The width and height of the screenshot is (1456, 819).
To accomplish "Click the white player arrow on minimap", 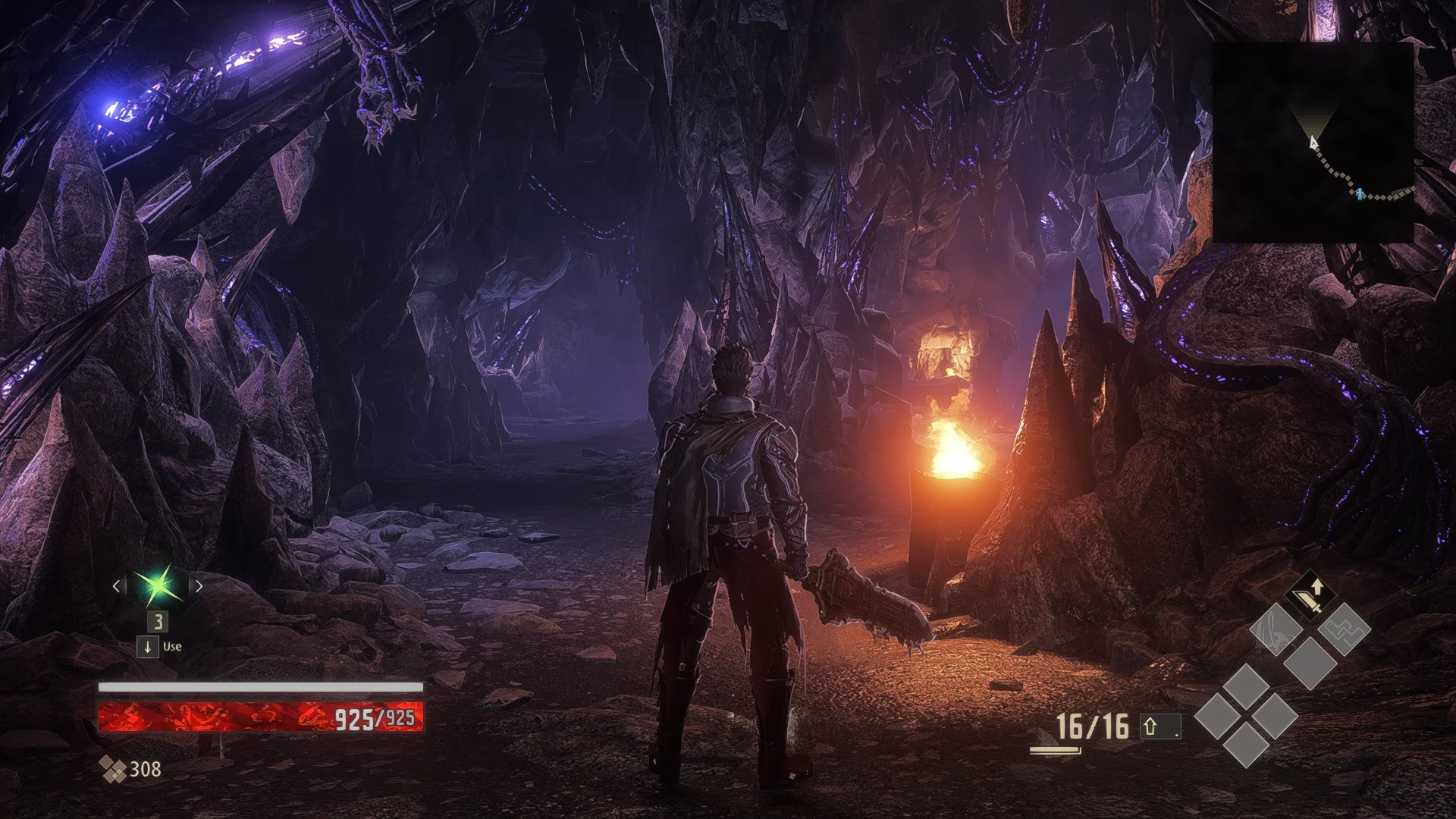I will [1313, 142].
